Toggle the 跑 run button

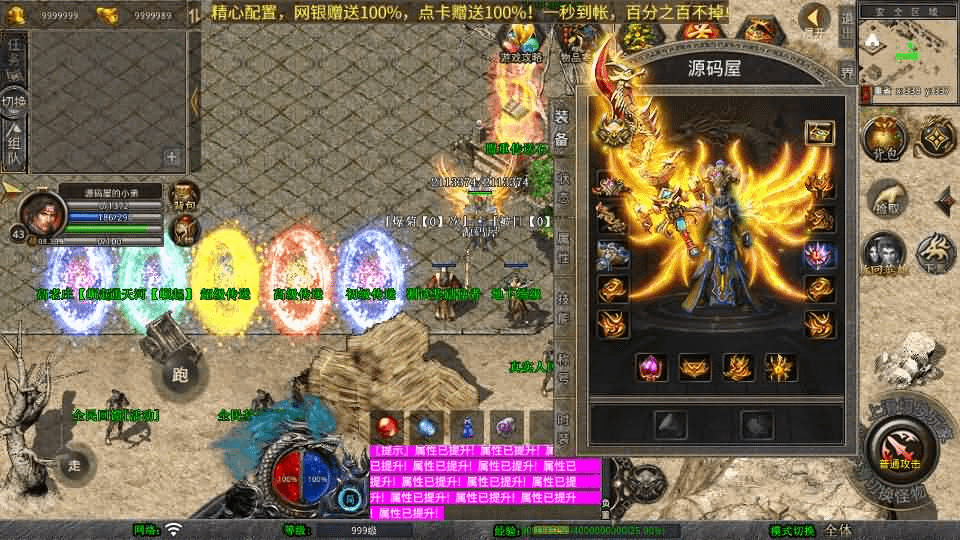click(x=180, y=374)
